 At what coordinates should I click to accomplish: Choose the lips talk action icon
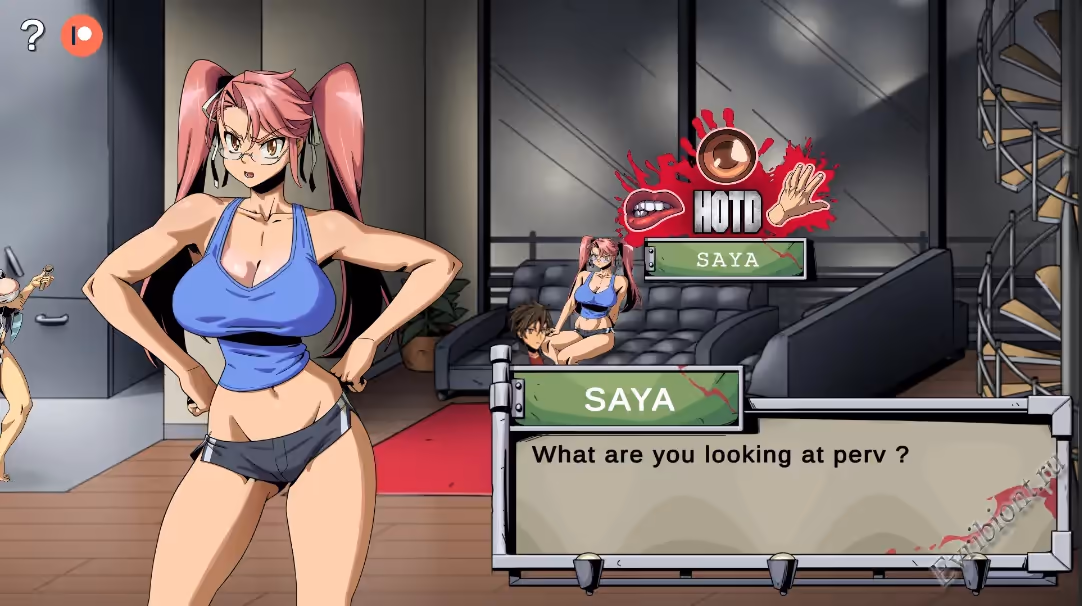pyautogui.click(x=654, y=207)
